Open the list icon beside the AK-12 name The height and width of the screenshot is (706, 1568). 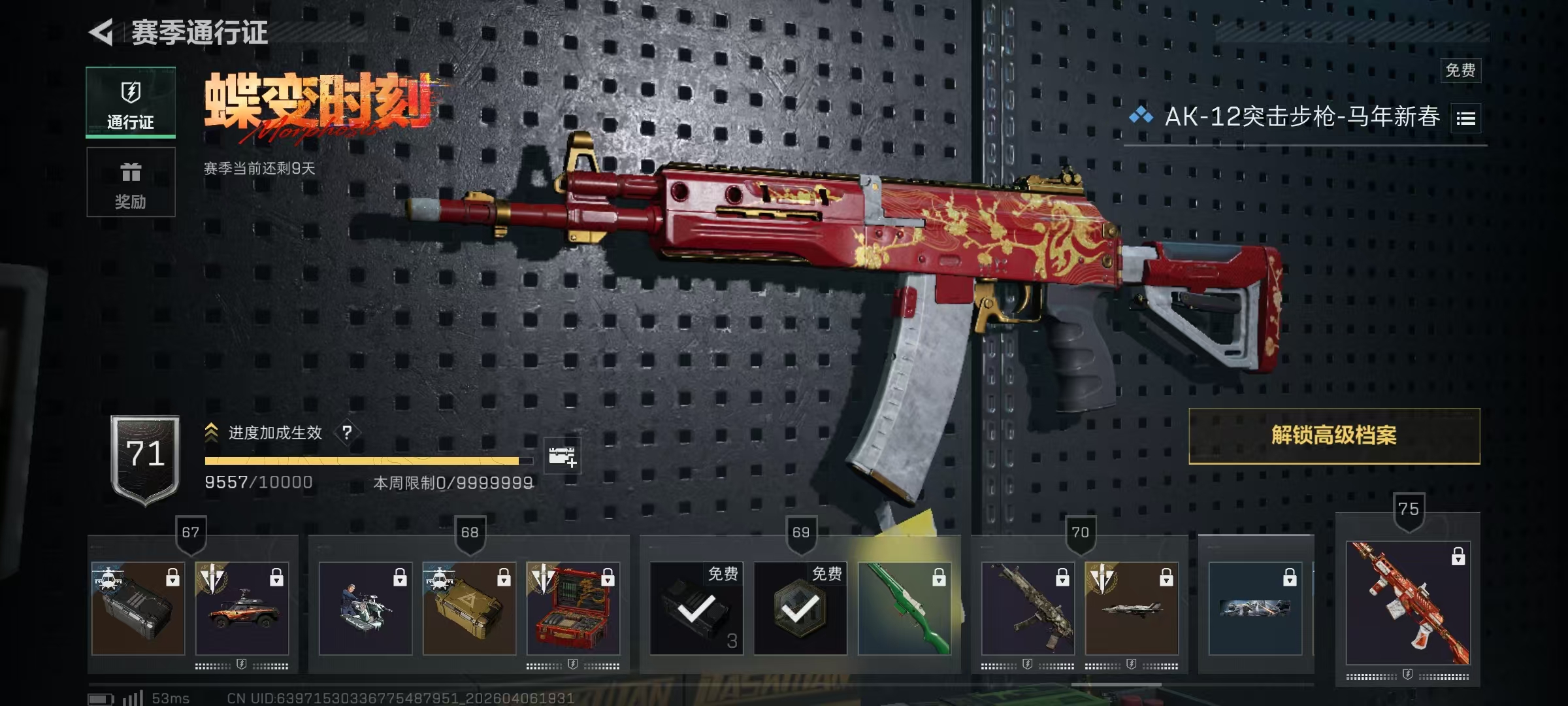1465,118
